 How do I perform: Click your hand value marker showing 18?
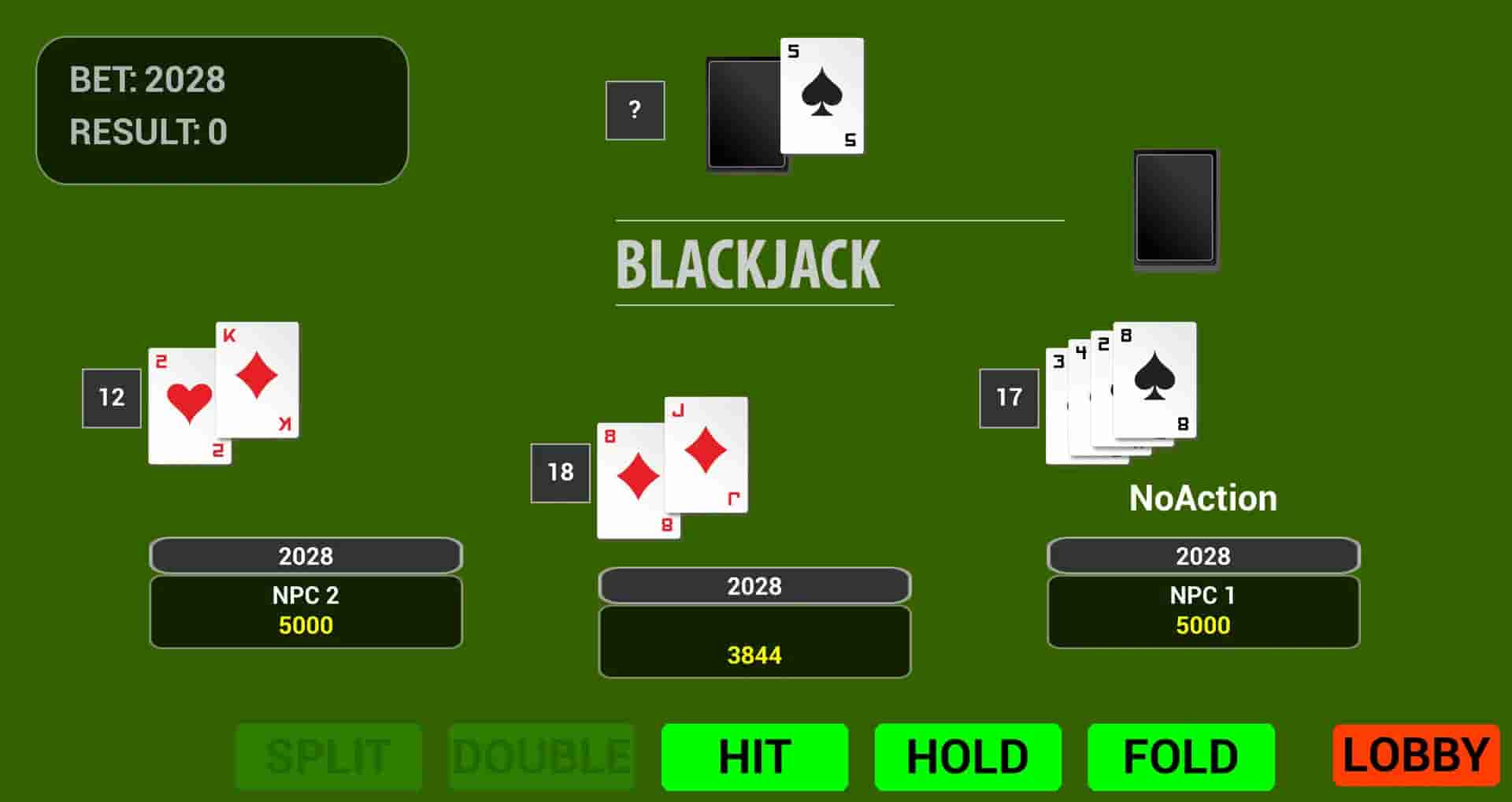pos(561,473)
